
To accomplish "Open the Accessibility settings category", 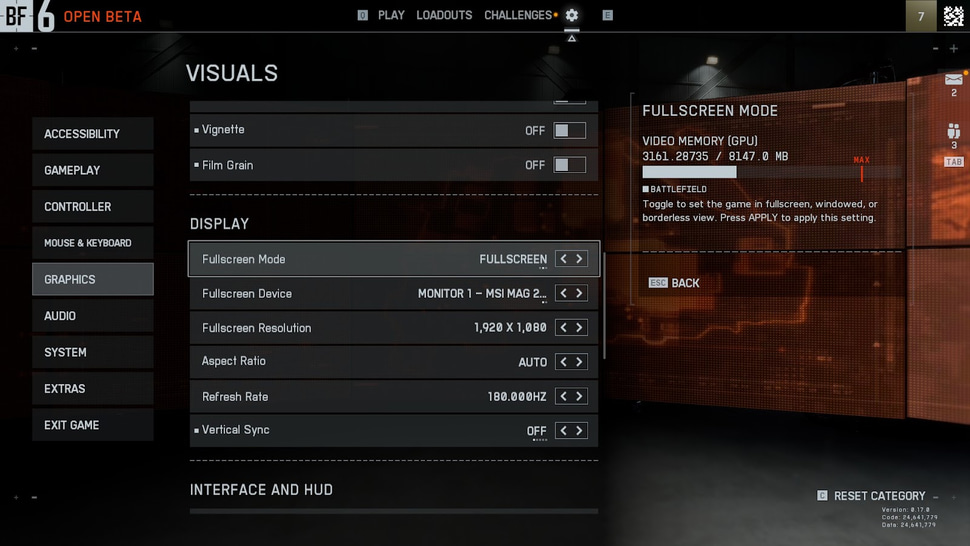I will (x=92, y=134).
